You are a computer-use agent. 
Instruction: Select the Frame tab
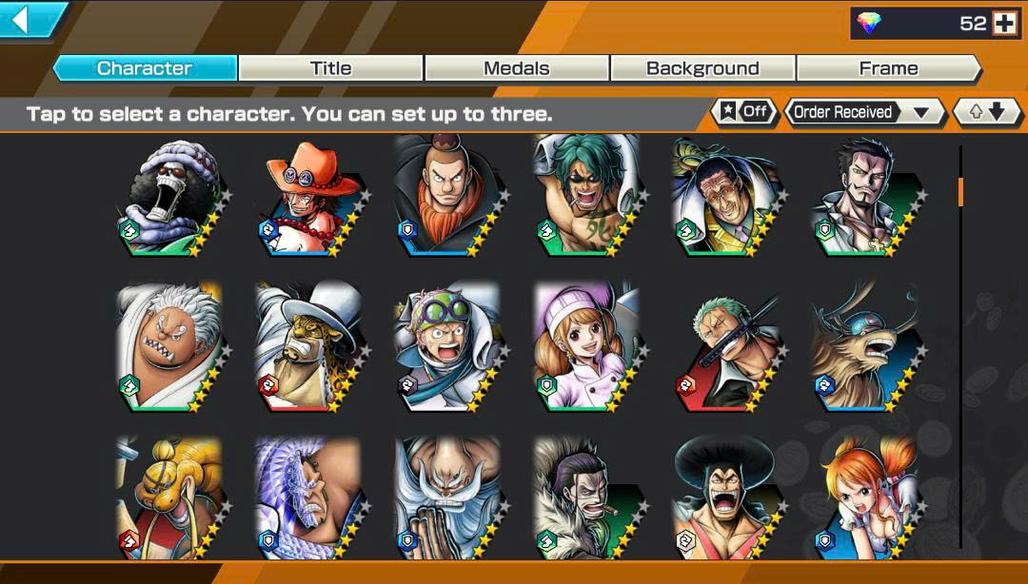tap(888, 68)
